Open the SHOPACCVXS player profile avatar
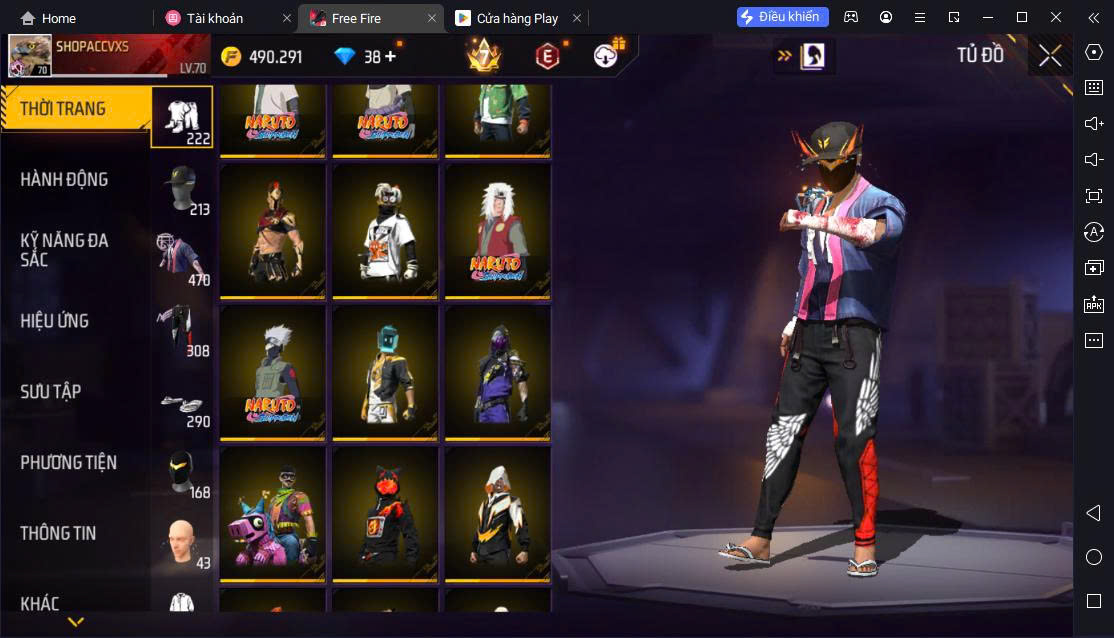The height and width of the screenshot is (638, 1114). coord(30,56)
